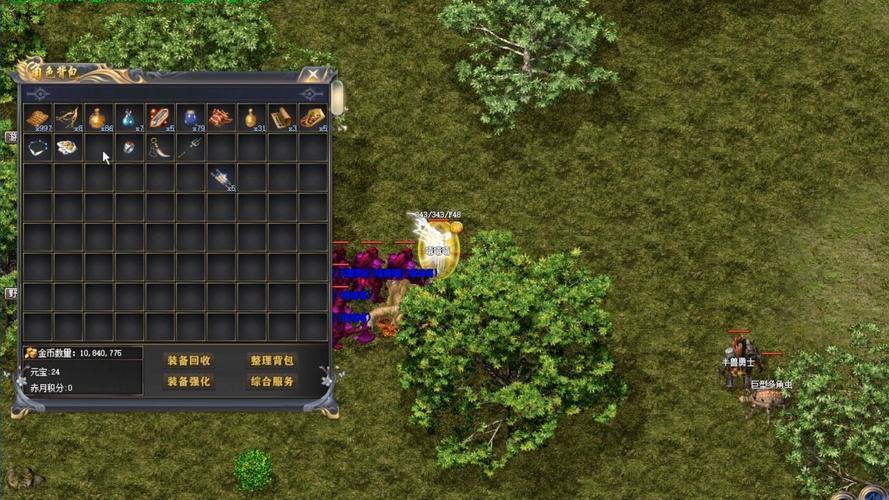Choose the small blue potion x7
The height and width of the screenshot is (500, 889).
tap(129, 118)
